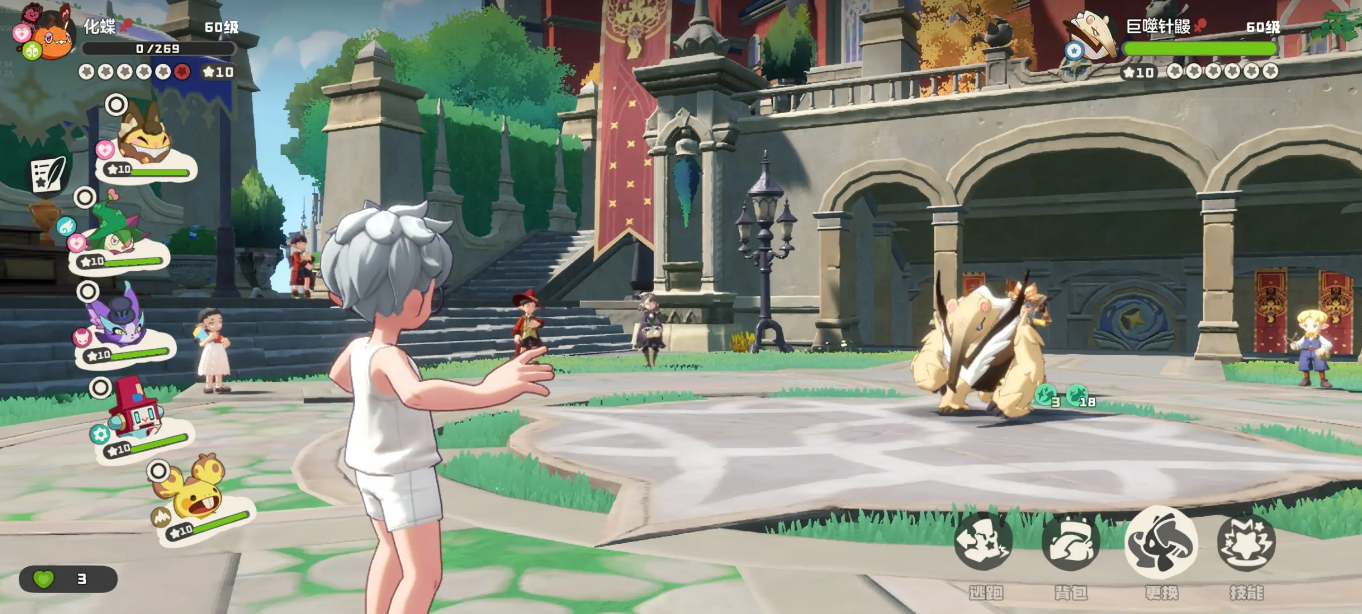Open the 背包 (backpack) in battle
This screenshot has height=614, width=1362.
[x=1071, y=542]
